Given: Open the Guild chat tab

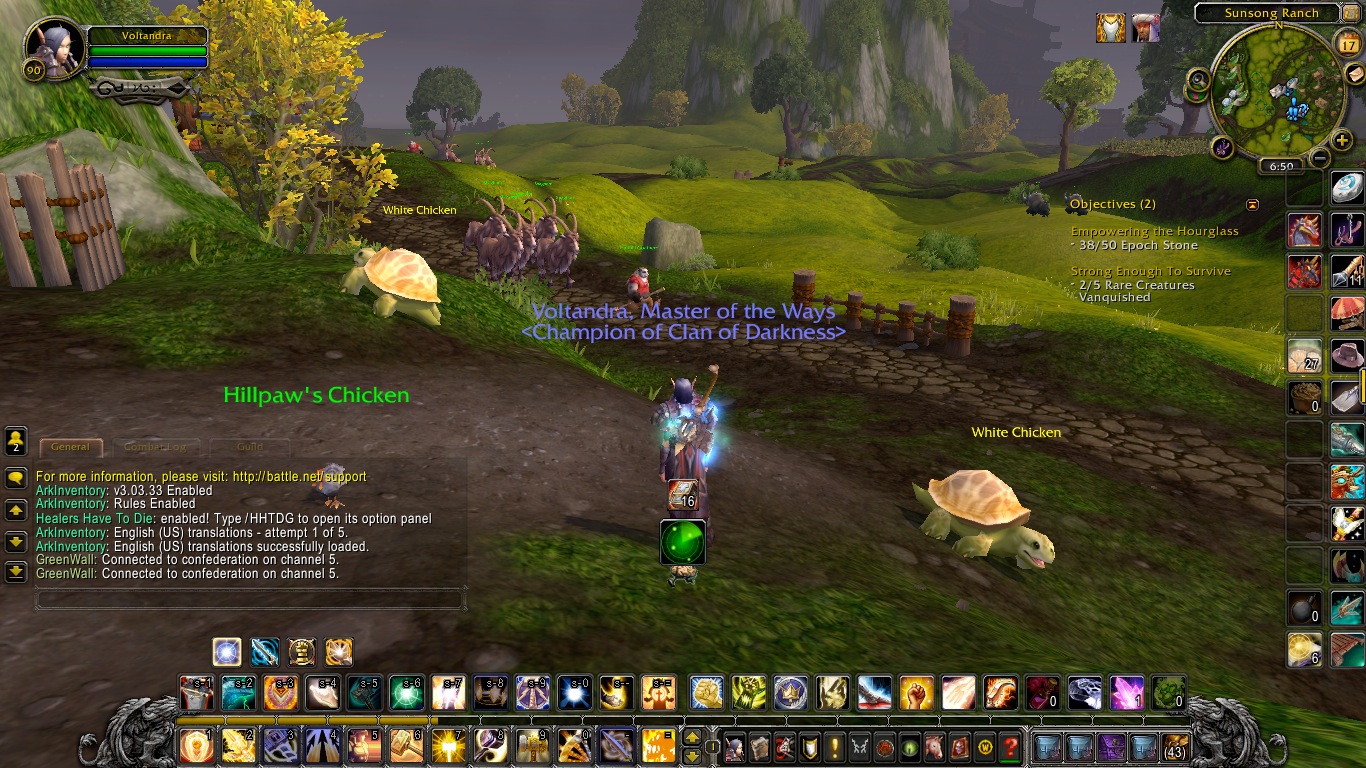Looking at the screenshot, I should coord(250,447).
